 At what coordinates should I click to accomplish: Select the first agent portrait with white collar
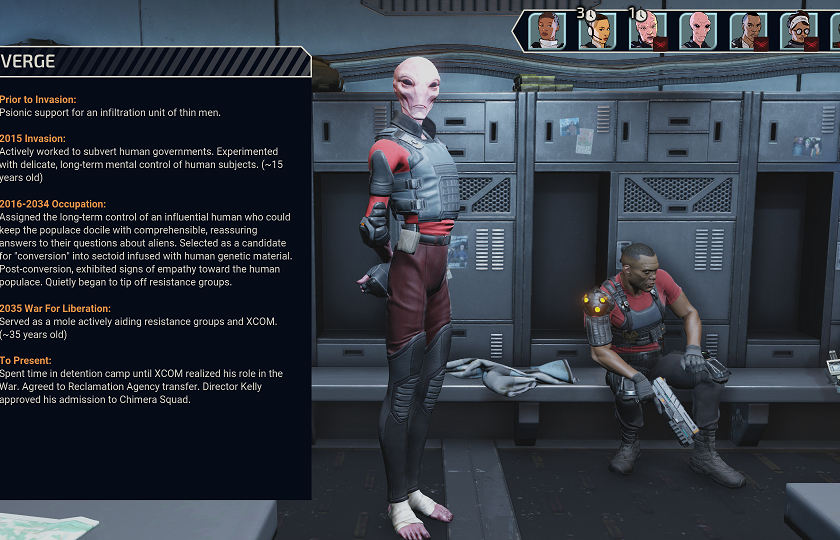tap(547, 30)
